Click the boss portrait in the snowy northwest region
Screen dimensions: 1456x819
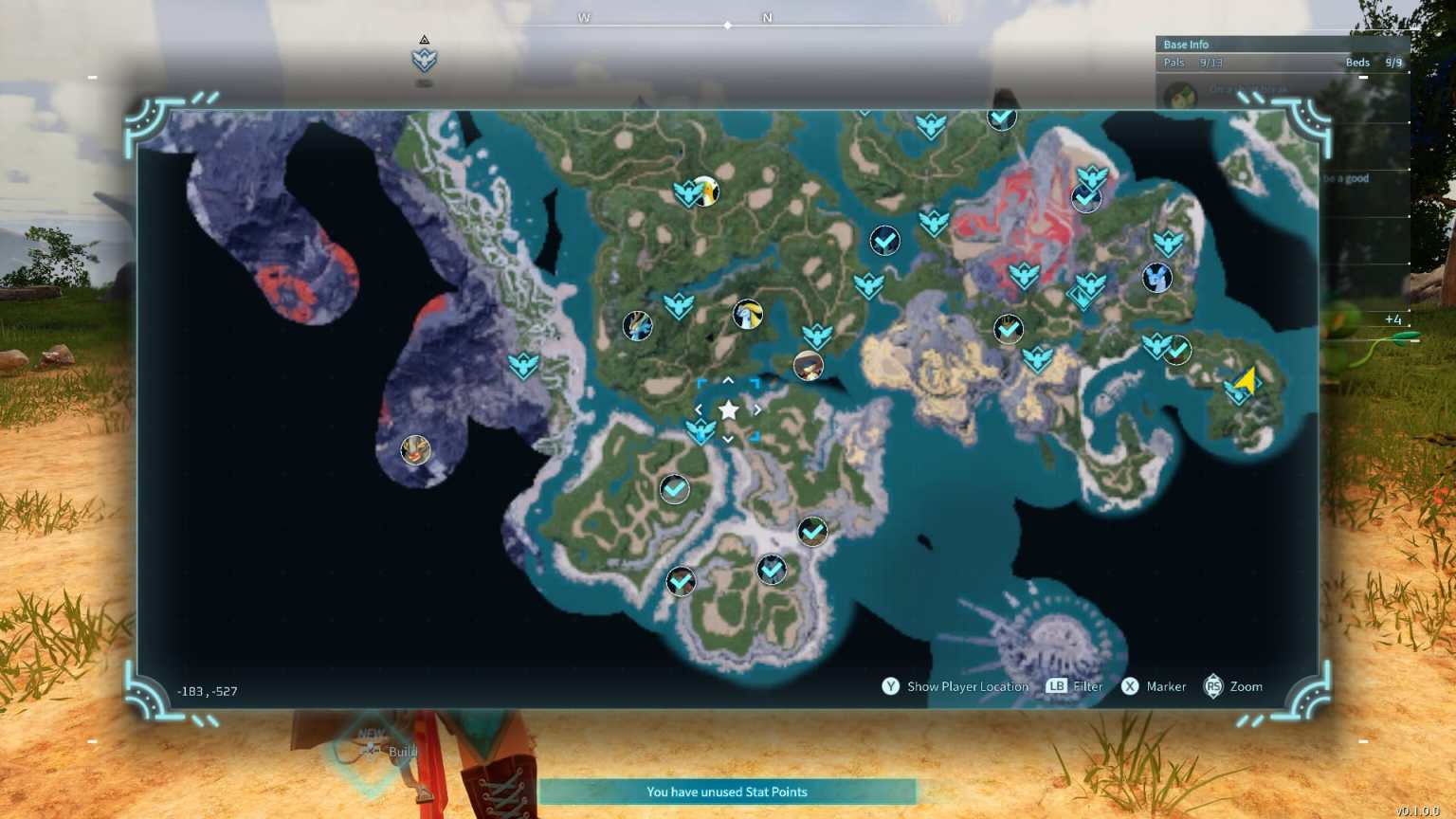pos(415,451)
